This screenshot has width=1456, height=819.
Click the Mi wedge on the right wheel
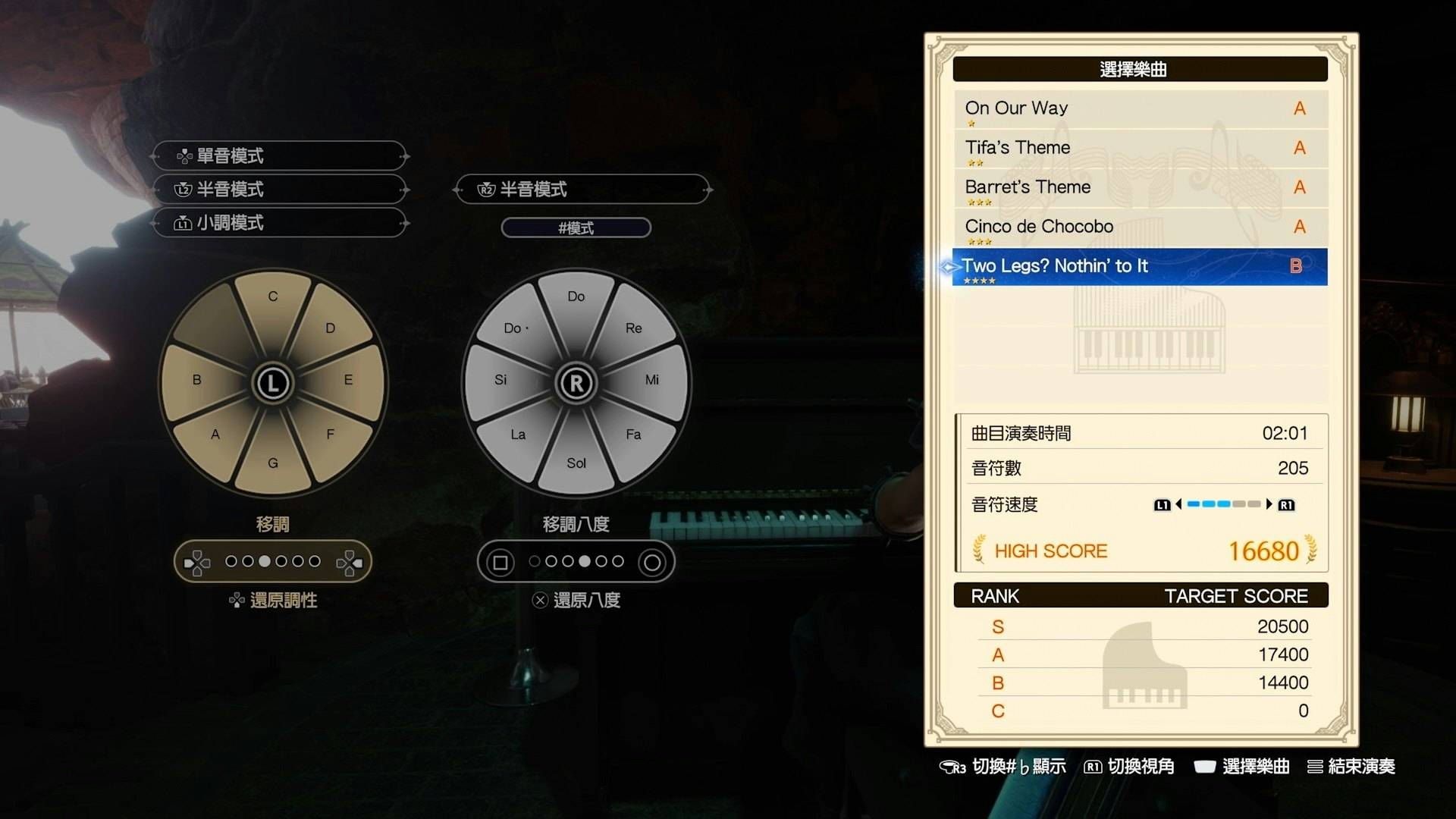[650, 379]
